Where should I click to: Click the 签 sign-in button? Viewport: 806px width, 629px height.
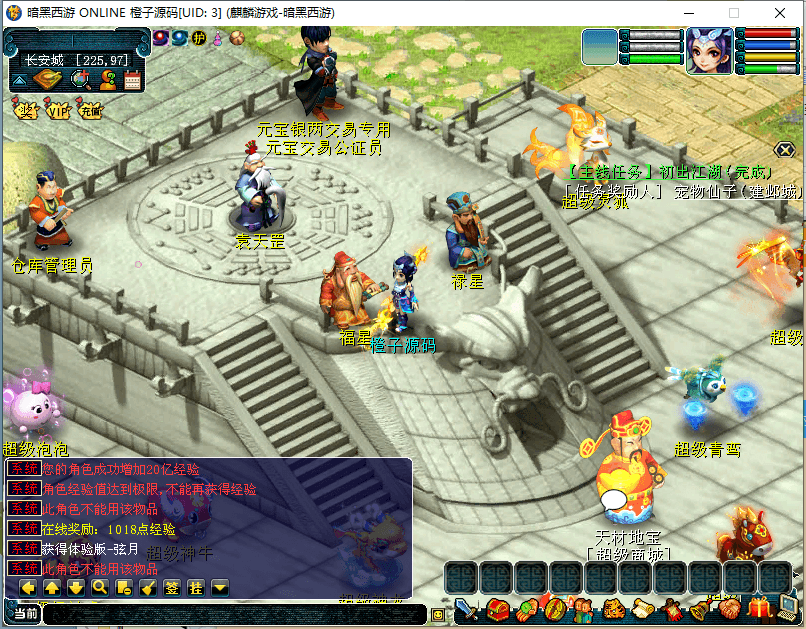coord(172,587)
